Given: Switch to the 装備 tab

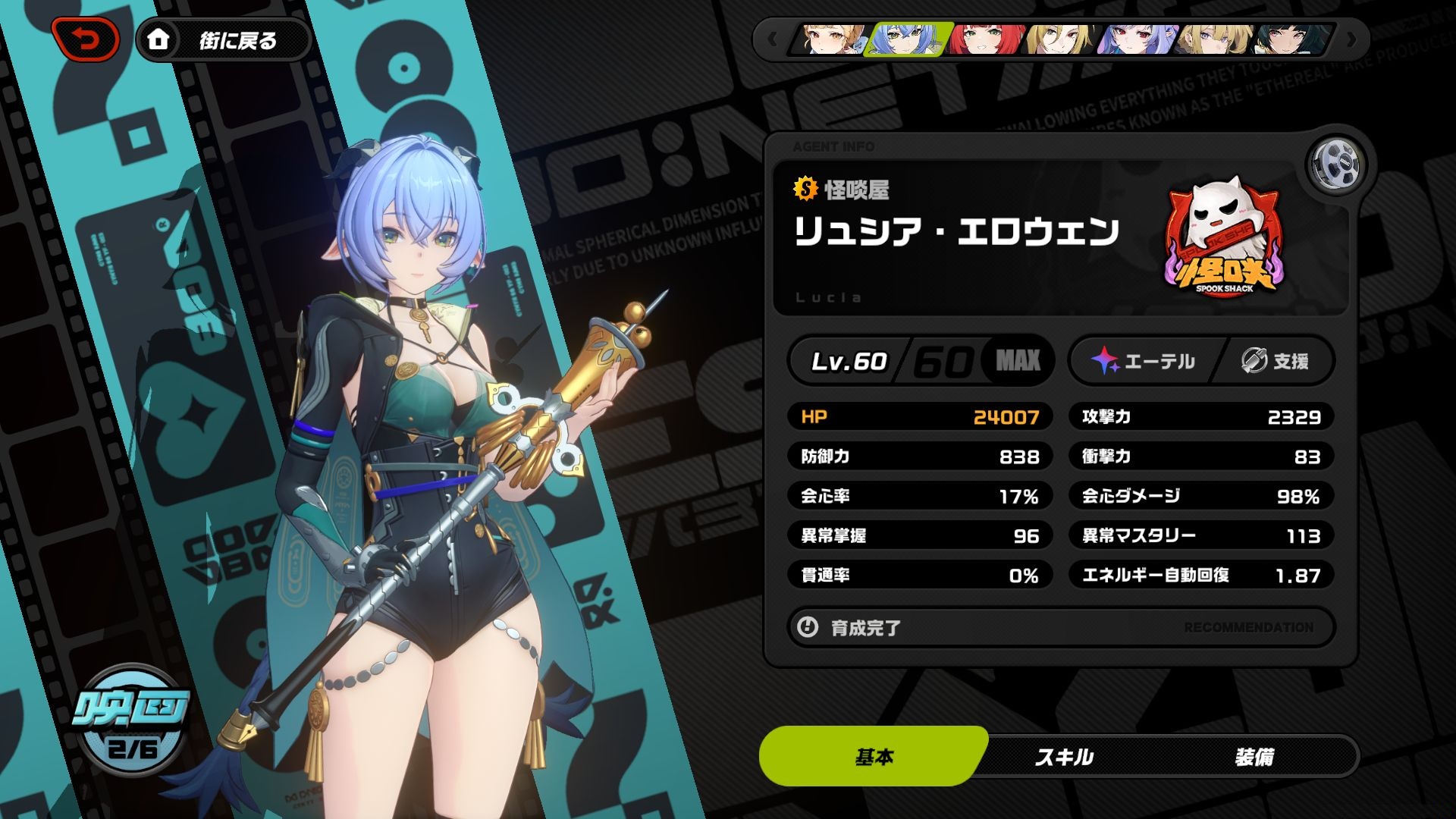Looking at the screenshot, I should click(x=1254, y=756).
